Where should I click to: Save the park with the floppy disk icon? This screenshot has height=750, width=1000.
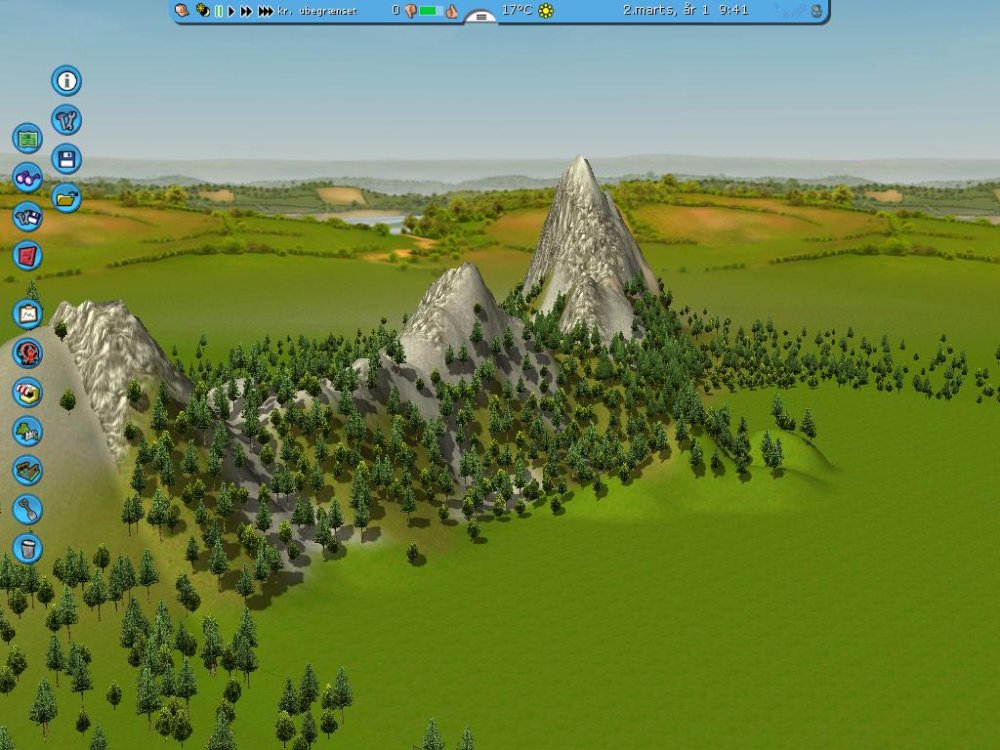tap(66, 159)
